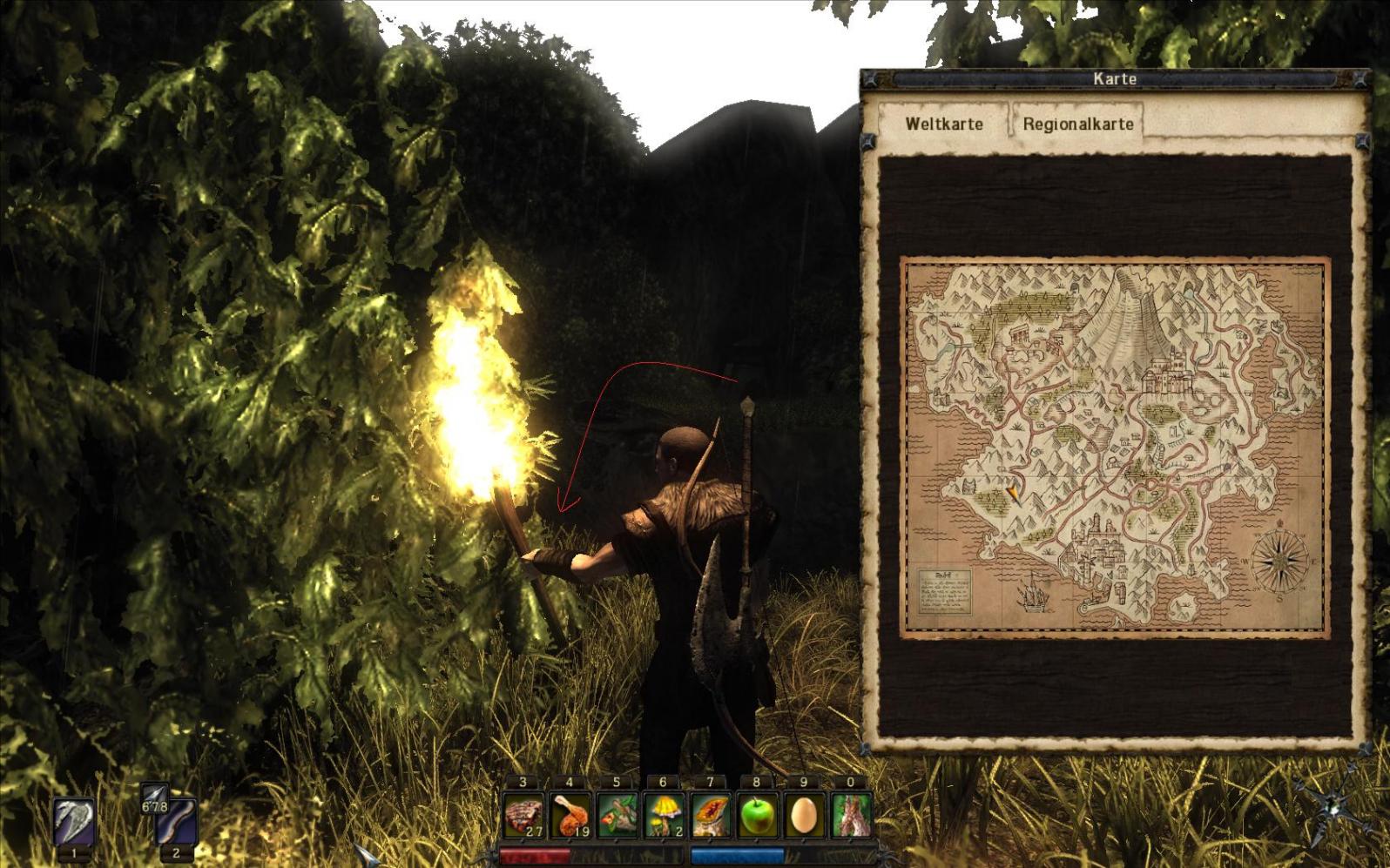Click the castle landmark on the world map
Image resolution: width=1390 pixels, height=868 pixels.
[1164, 374]
